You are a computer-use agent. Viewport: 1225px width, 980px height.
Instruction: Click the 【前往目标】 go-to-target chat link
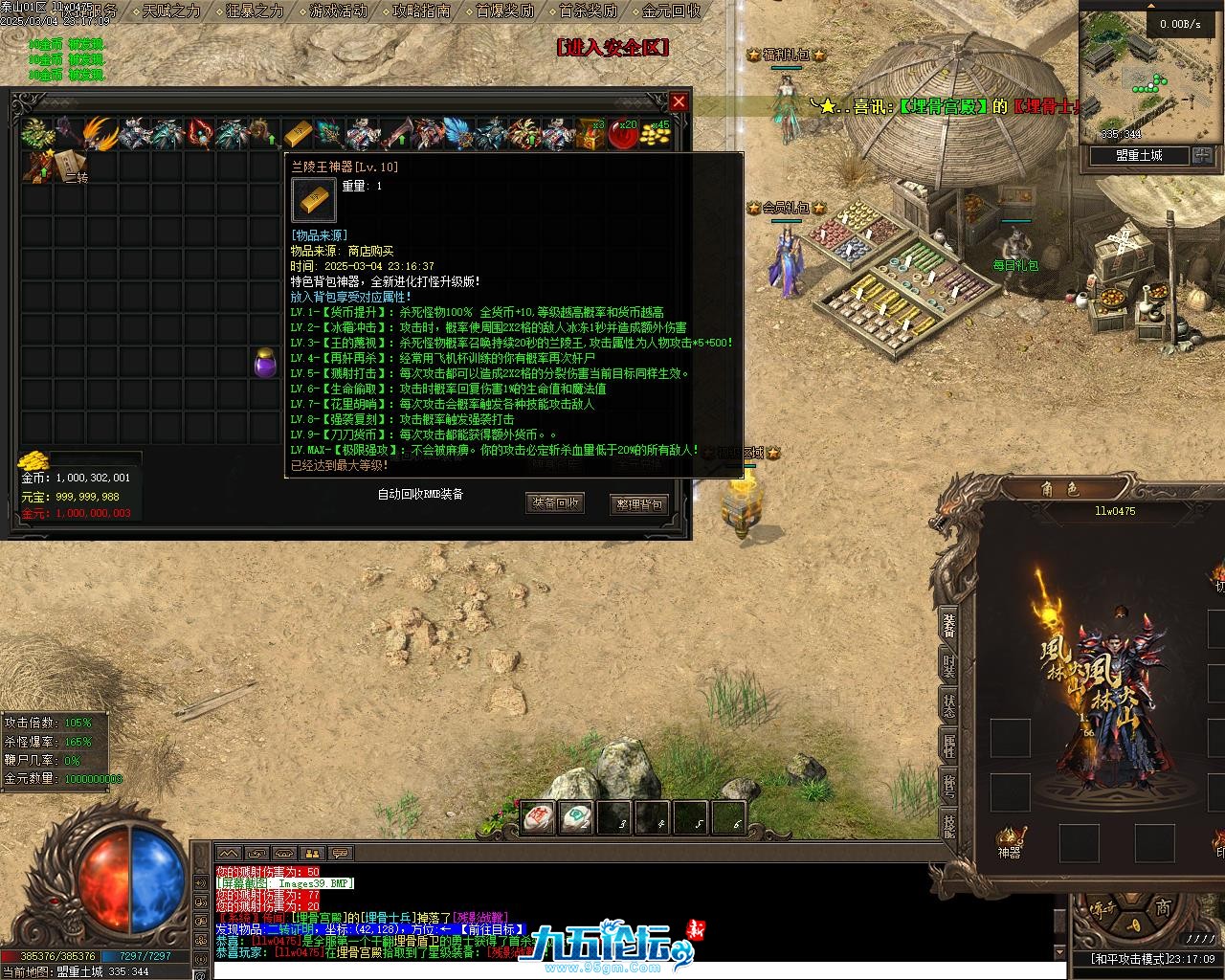coord(489,929)
